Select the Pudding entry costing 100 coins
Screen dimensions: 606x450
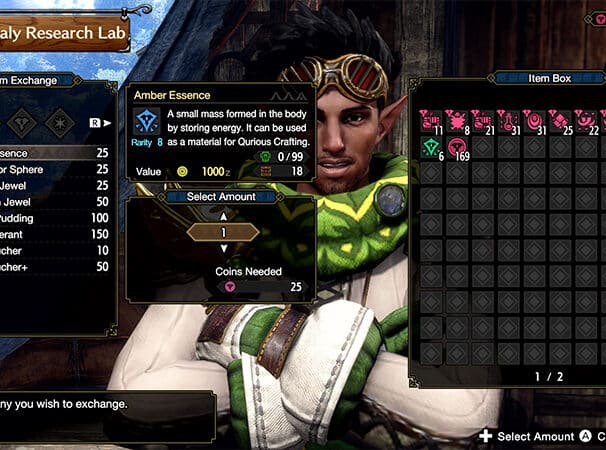pyautogui.click(x=55, y=218)
